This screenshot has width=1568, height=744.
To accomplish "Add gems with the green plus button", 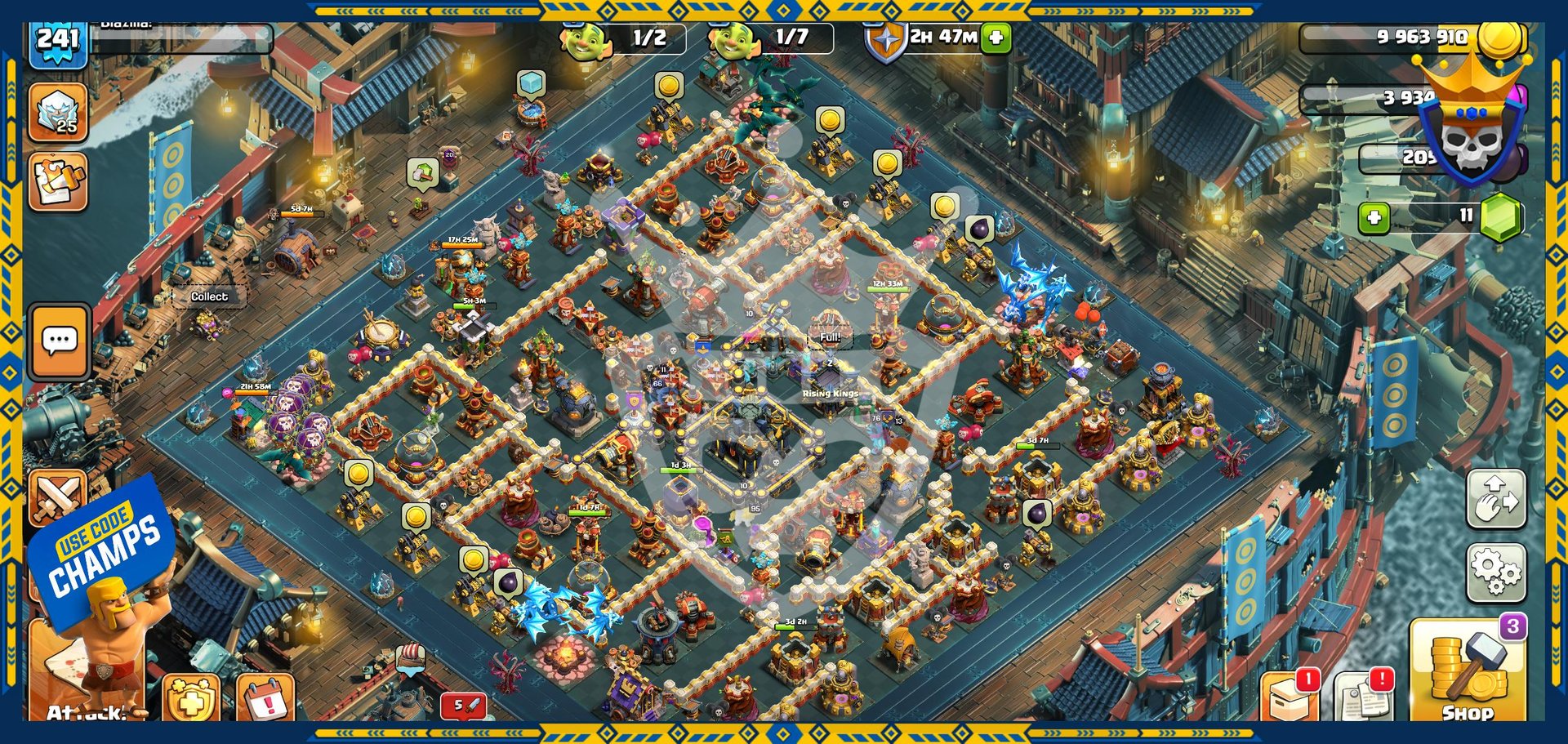I will click(x=1374, y=217).
